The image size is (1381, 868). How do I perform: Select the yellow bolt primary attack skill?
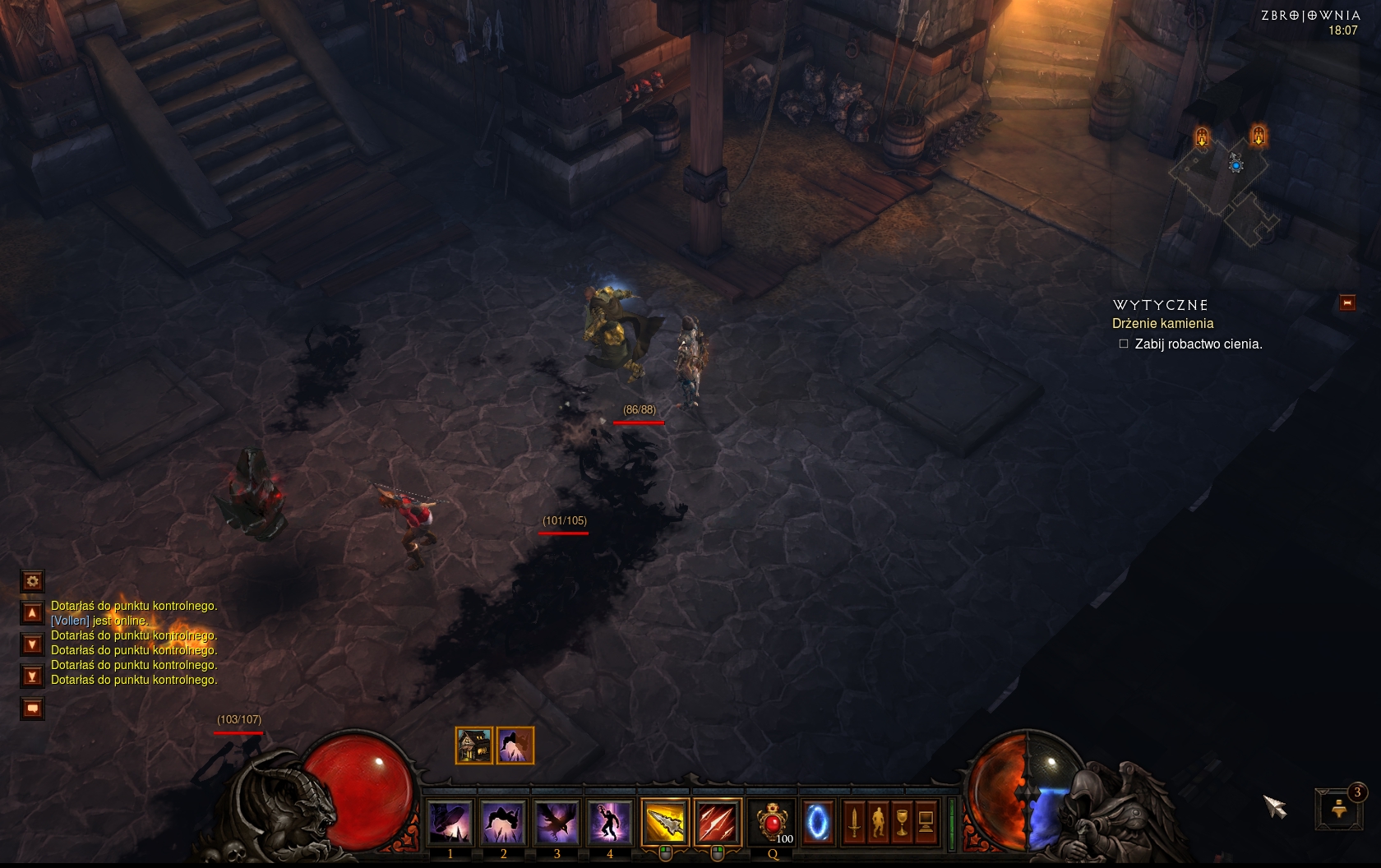(x=665, y=821)
